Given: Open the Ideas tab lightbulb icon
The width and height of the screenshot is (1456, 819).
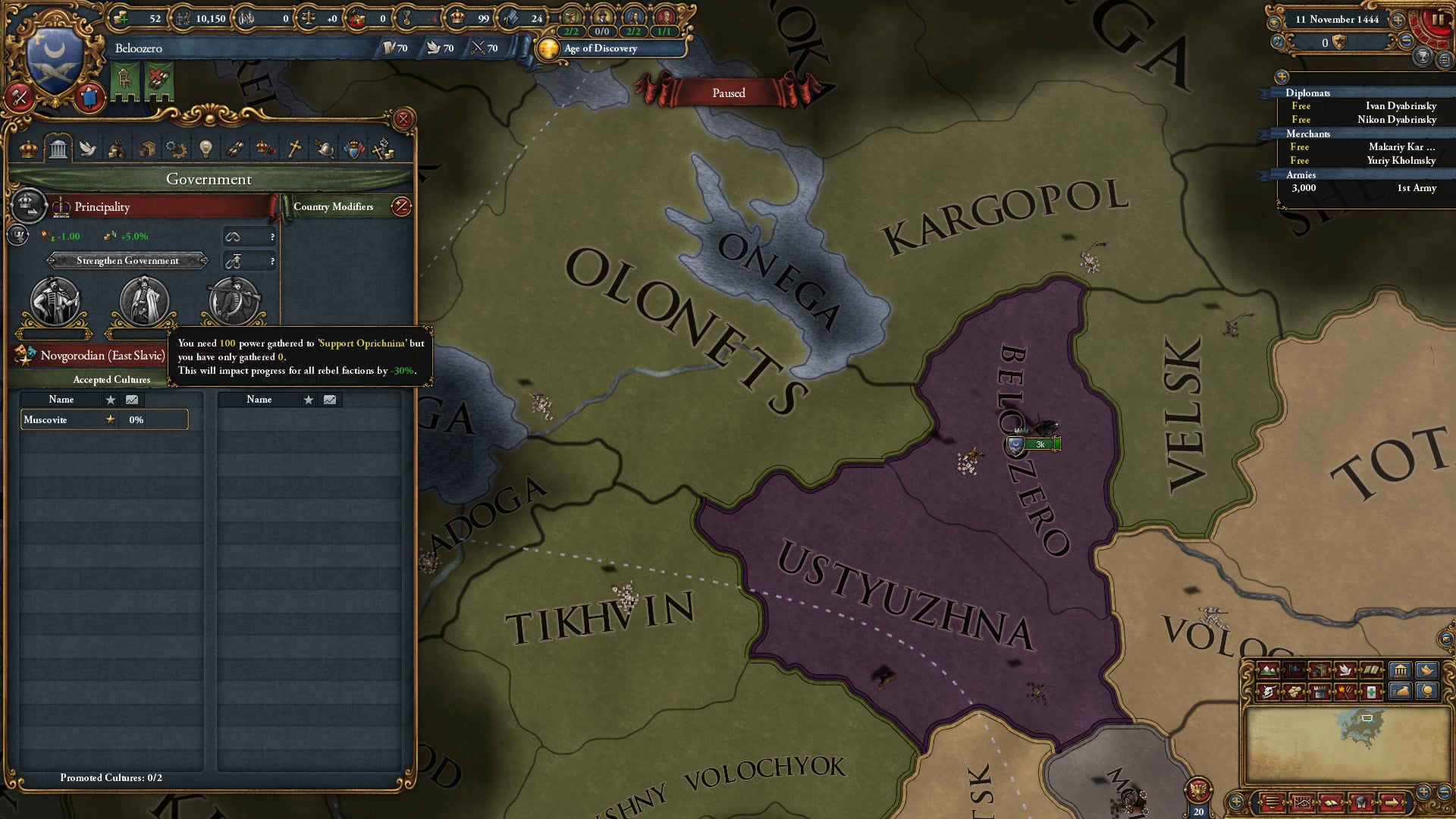Looking at the screenshot, I should click(206, 149).
